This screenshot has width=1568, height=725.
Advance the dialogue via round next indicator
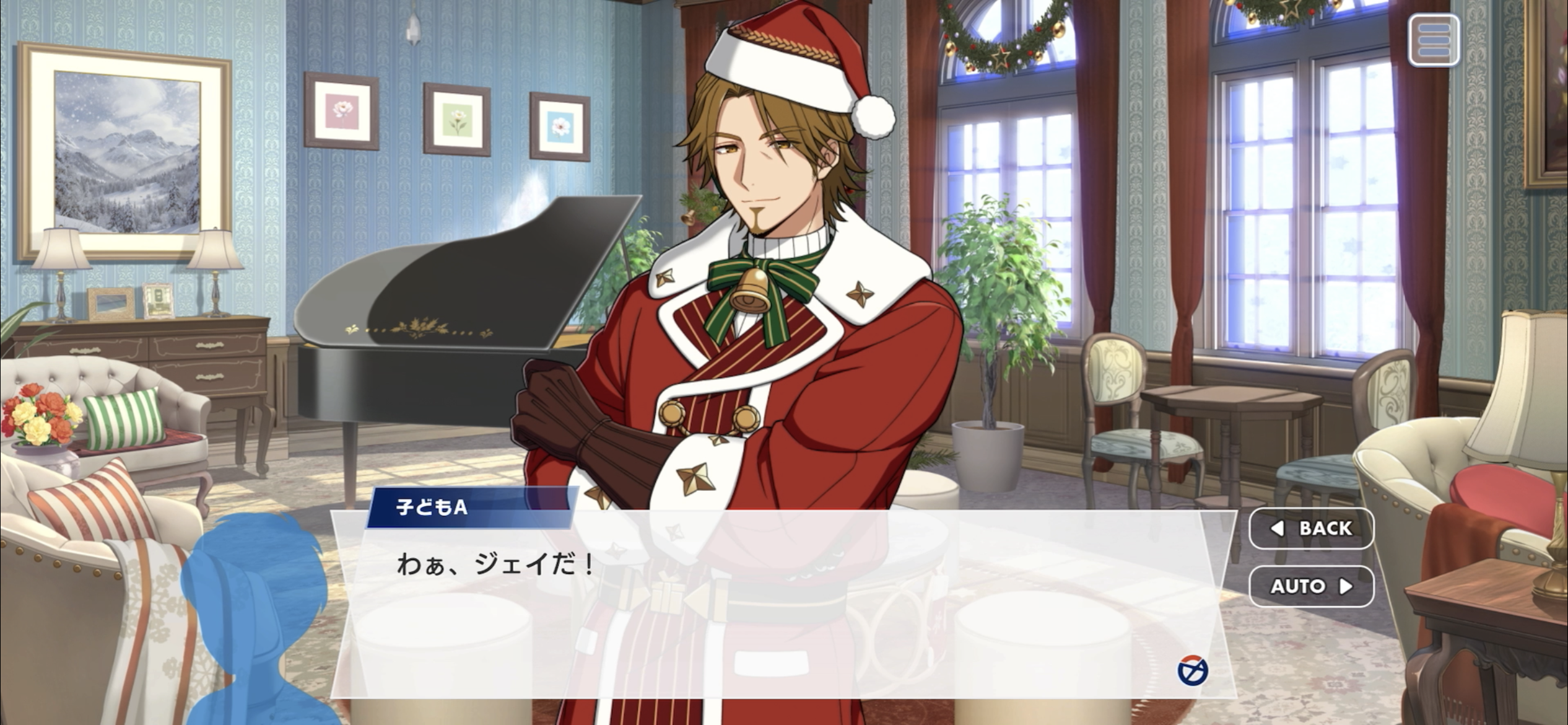pos(1192,670)
